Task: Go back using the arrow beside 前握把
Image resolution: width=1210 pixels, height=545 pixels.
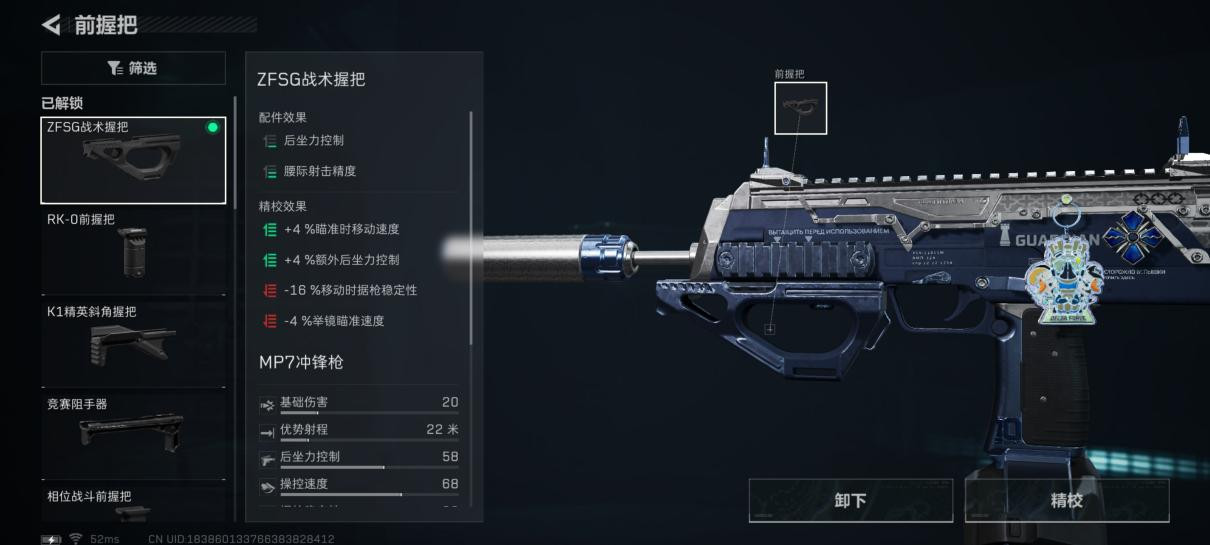Action: coord(51,23)
